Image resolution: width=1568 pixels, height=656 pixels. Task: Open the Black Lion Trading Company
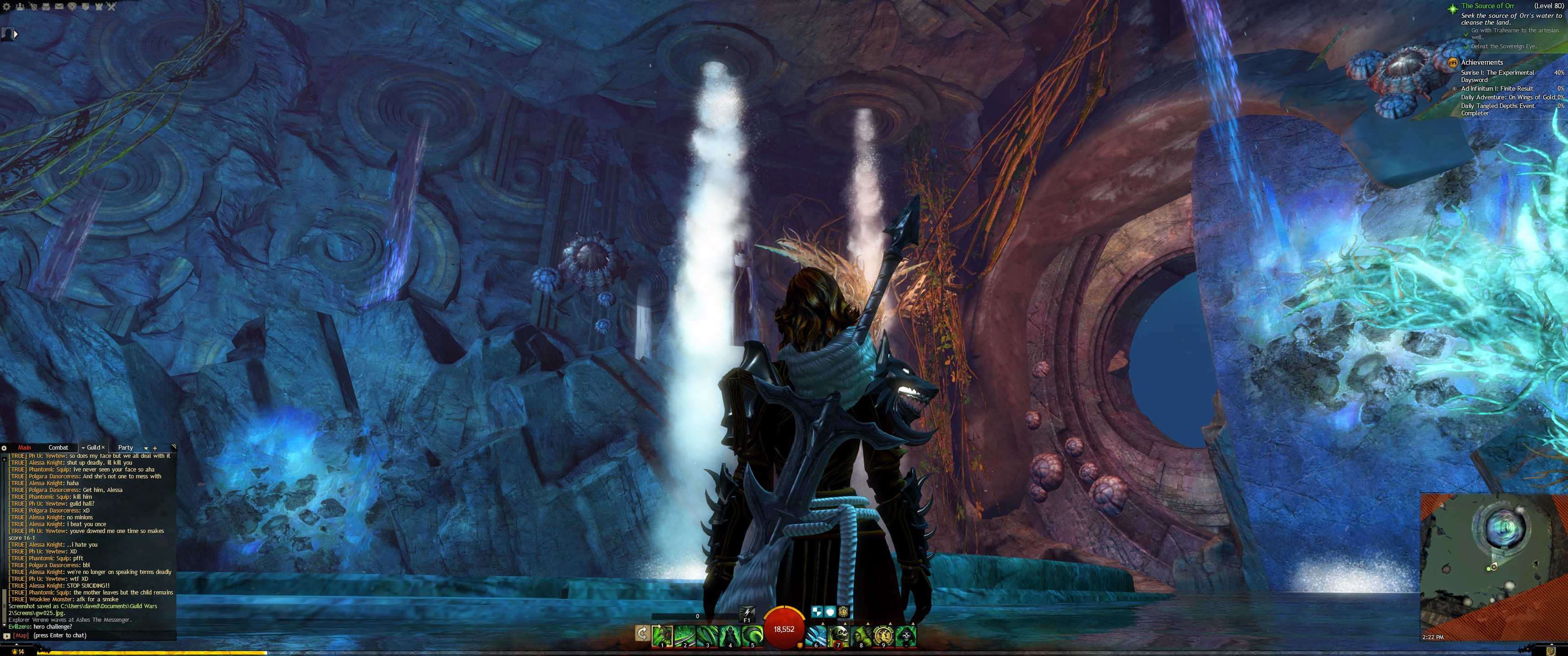click(x=72, y=7)
